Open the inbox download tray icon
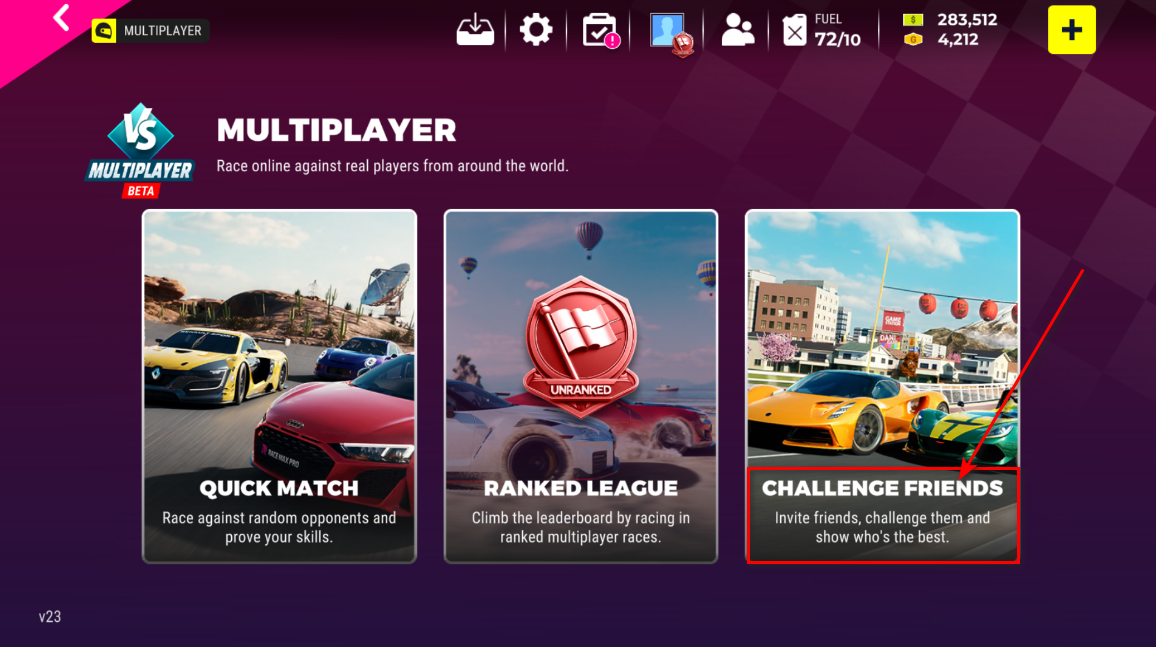Screen dimensions: 1156x647 [x=475, y=30]
